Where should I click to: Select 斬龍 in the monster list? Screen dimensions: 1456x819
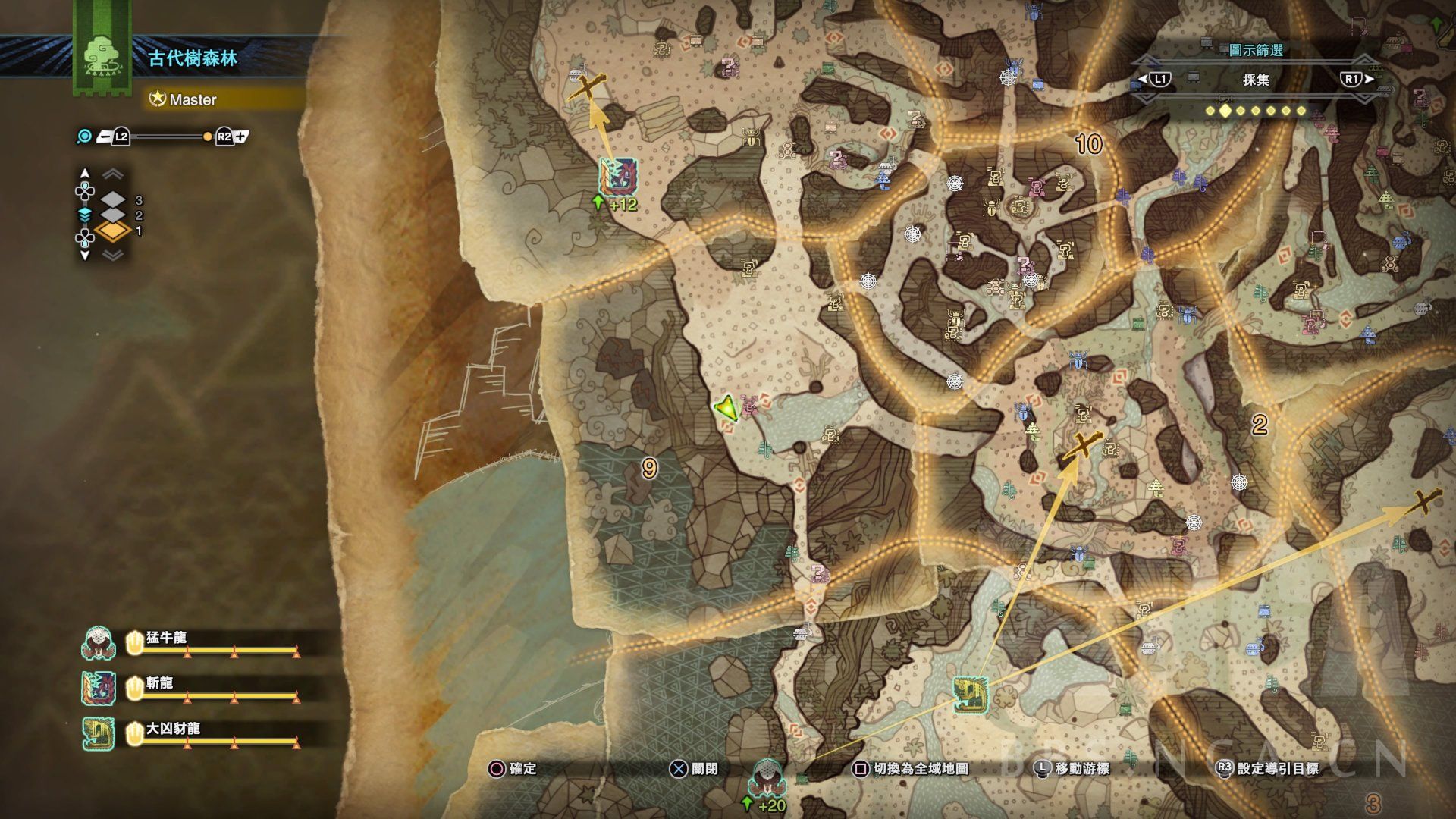click(159, 683)
